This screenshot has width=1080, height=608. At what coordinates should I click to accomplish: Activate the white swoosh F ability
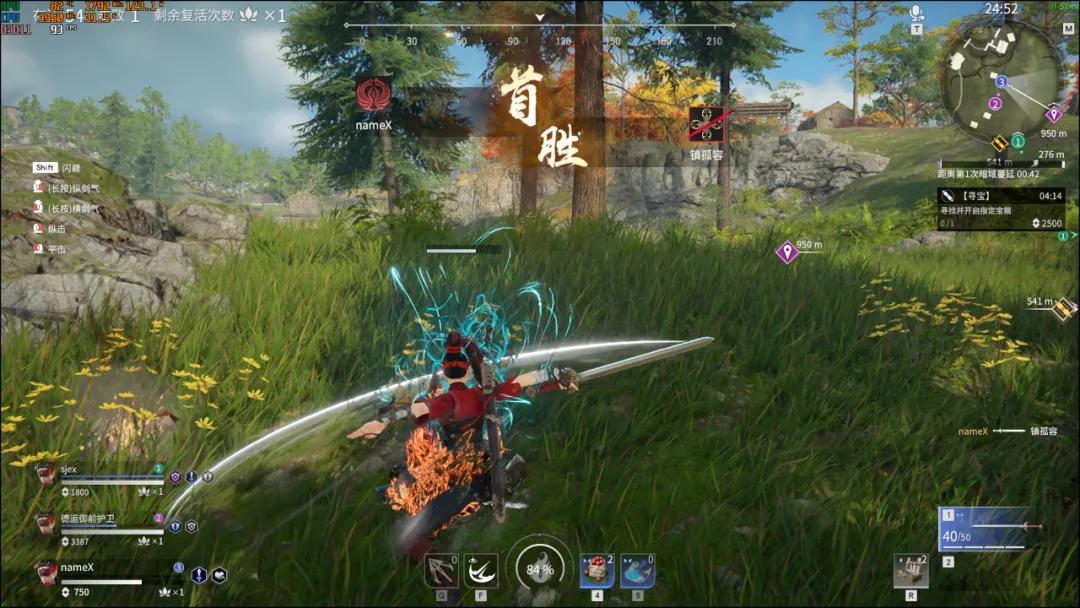482,571
